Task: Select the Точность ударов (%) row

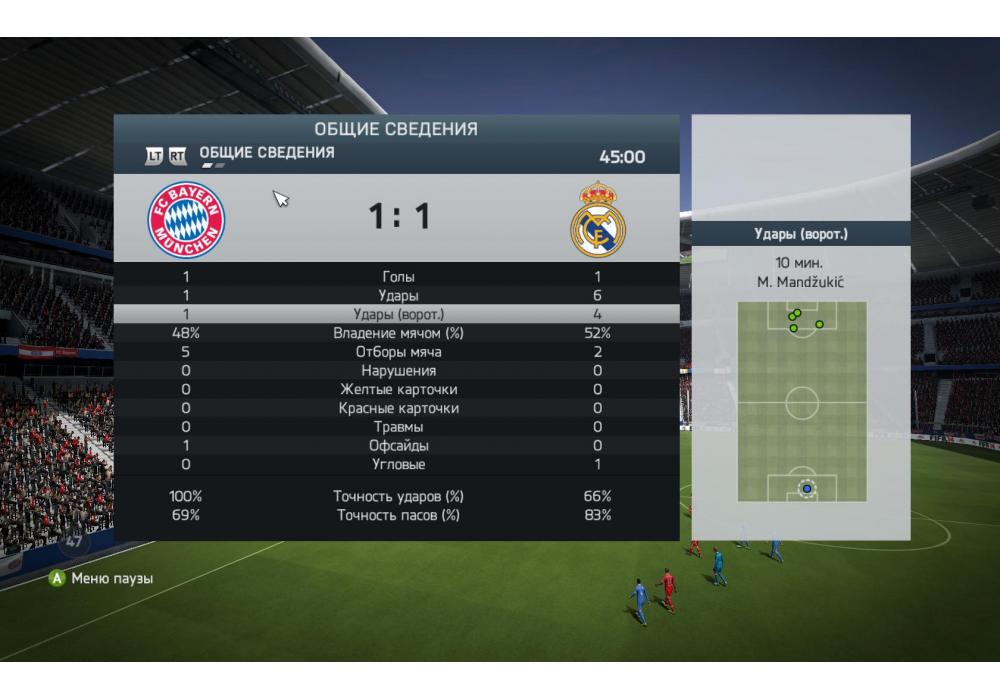Action: 397,496
